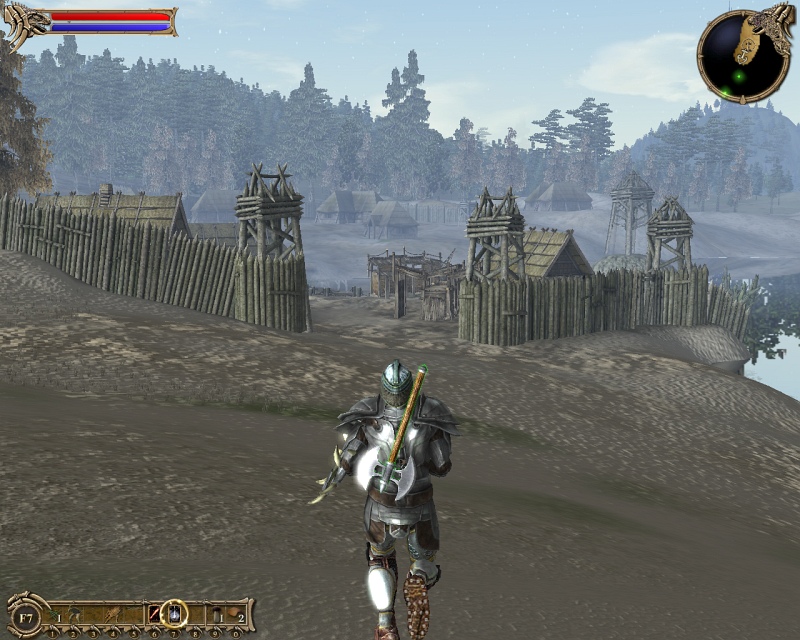The image size is (800, 640).
Task: Select the green herb item in slot 1
Action: (x=54, y=614)
